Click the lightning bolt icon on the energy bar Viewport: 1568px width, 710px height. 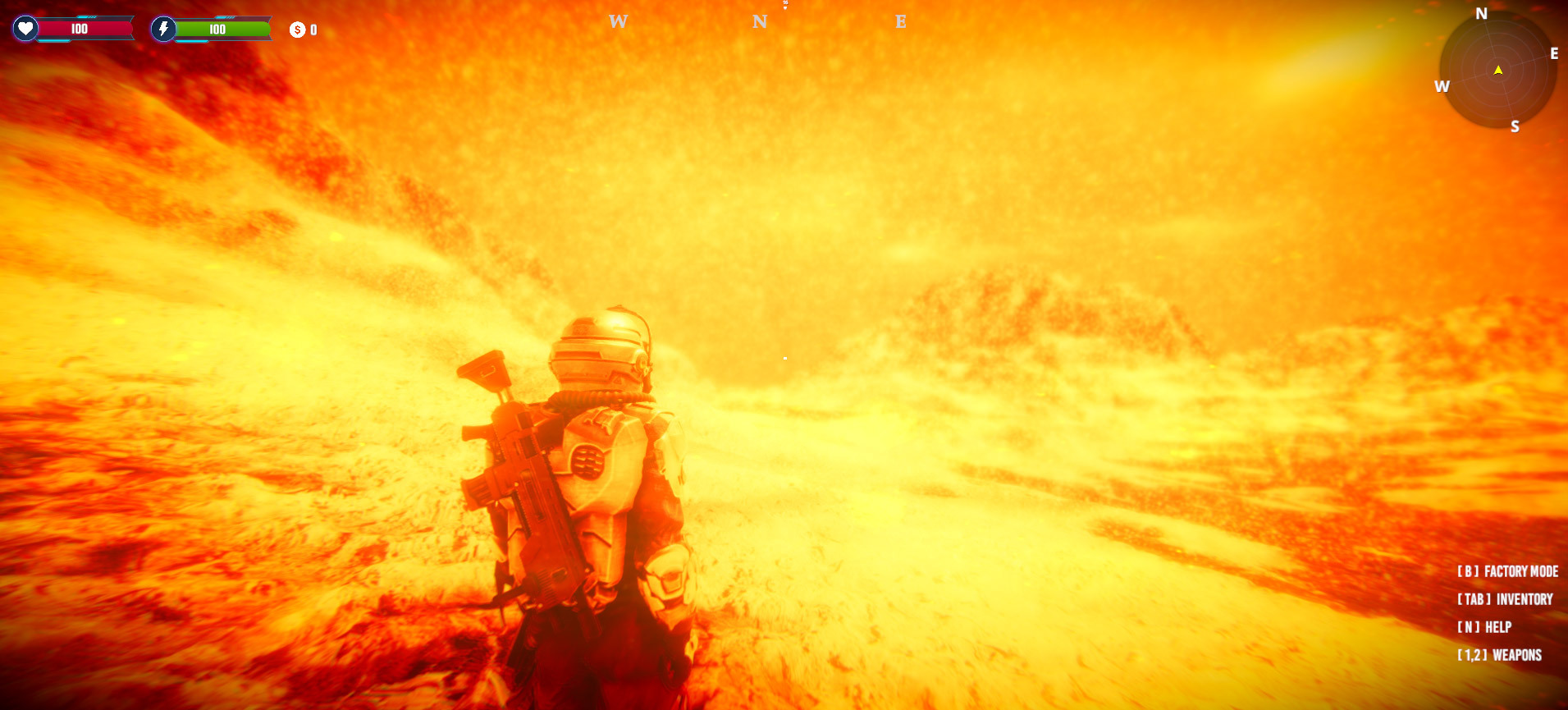pyautogui.click(x=165, y=28)
